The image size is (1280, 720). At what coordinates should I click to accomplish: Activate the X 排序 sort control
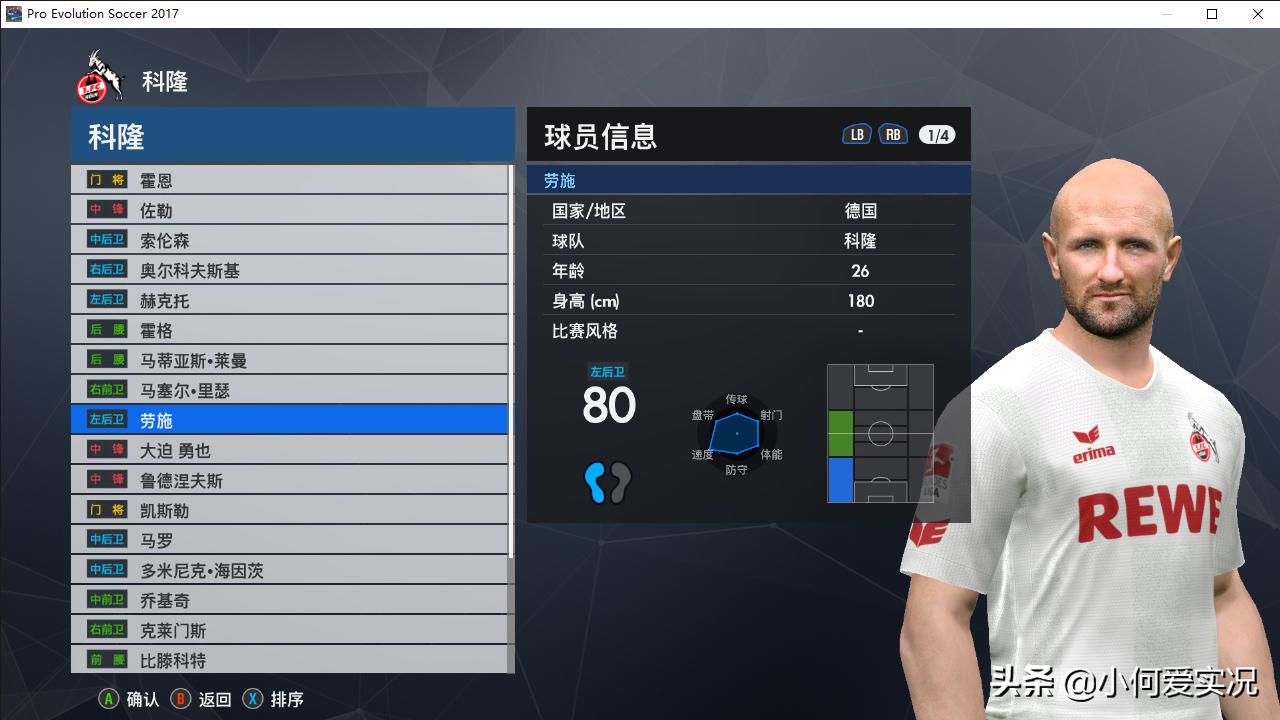(x=270, y=699)
